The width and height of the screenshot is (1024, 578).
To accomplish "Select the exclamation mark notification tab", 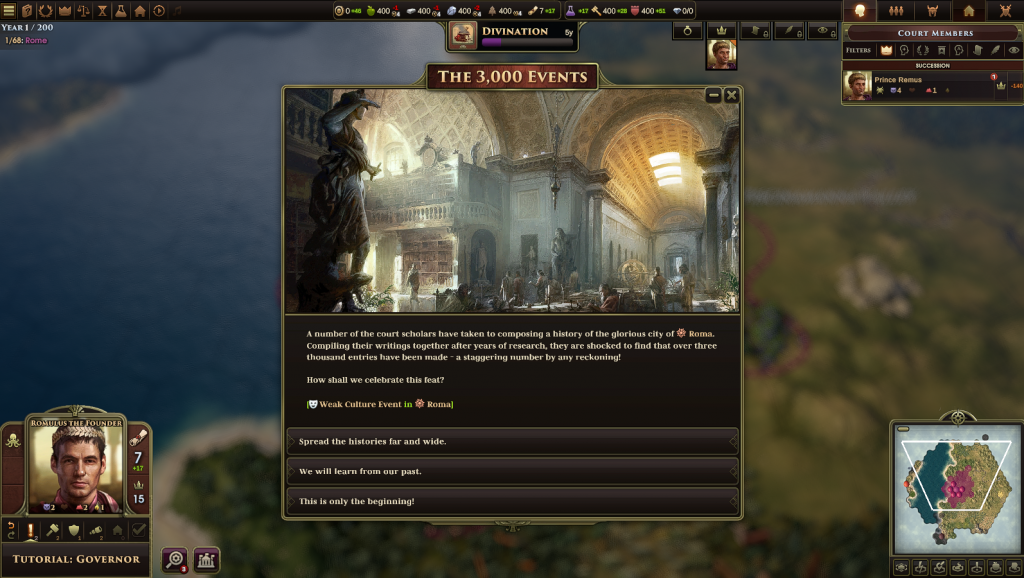I will [x=31, y=530].
